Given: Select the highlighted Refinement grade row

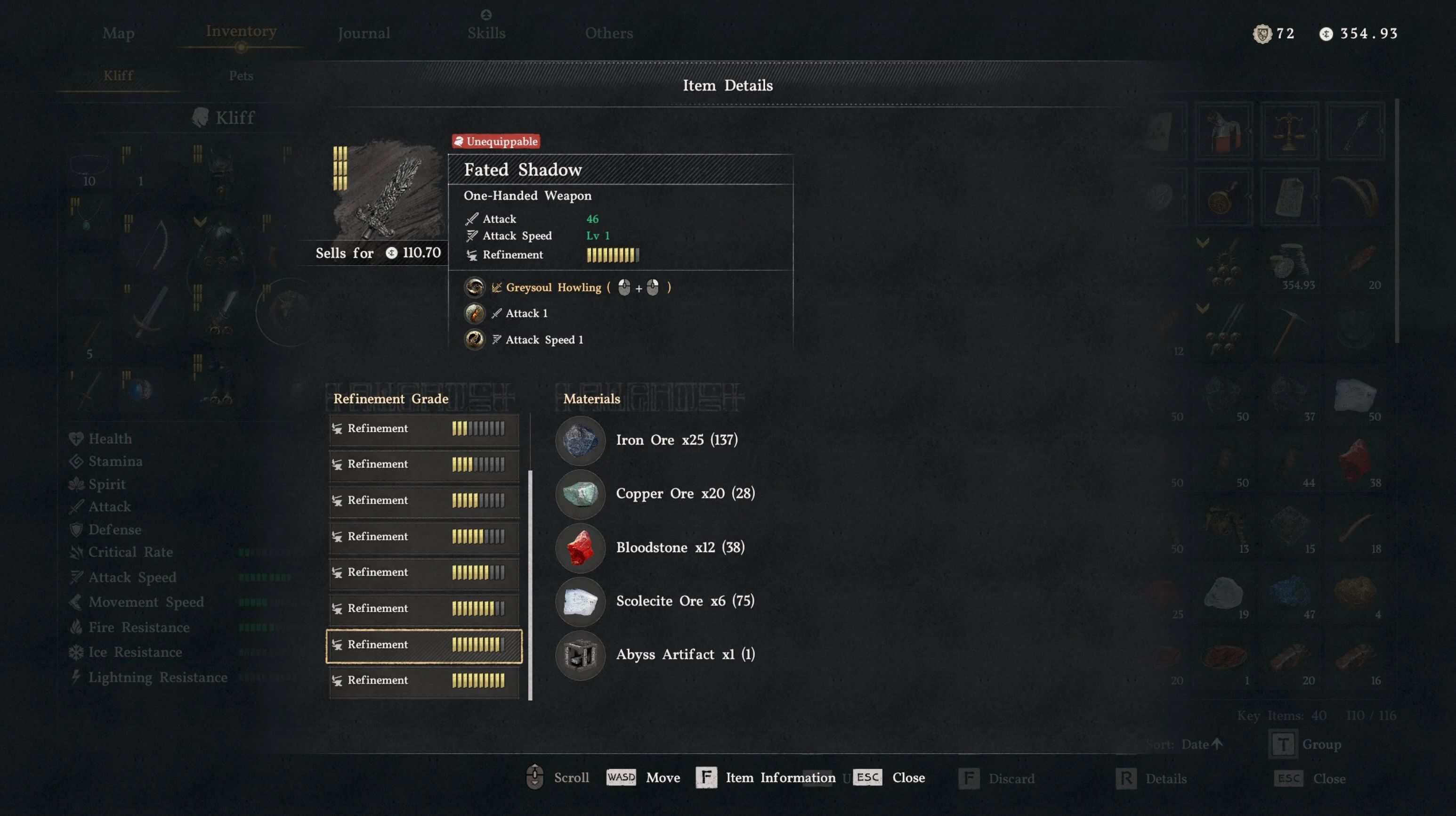Looking at the screenshot, I should (424, 645).
